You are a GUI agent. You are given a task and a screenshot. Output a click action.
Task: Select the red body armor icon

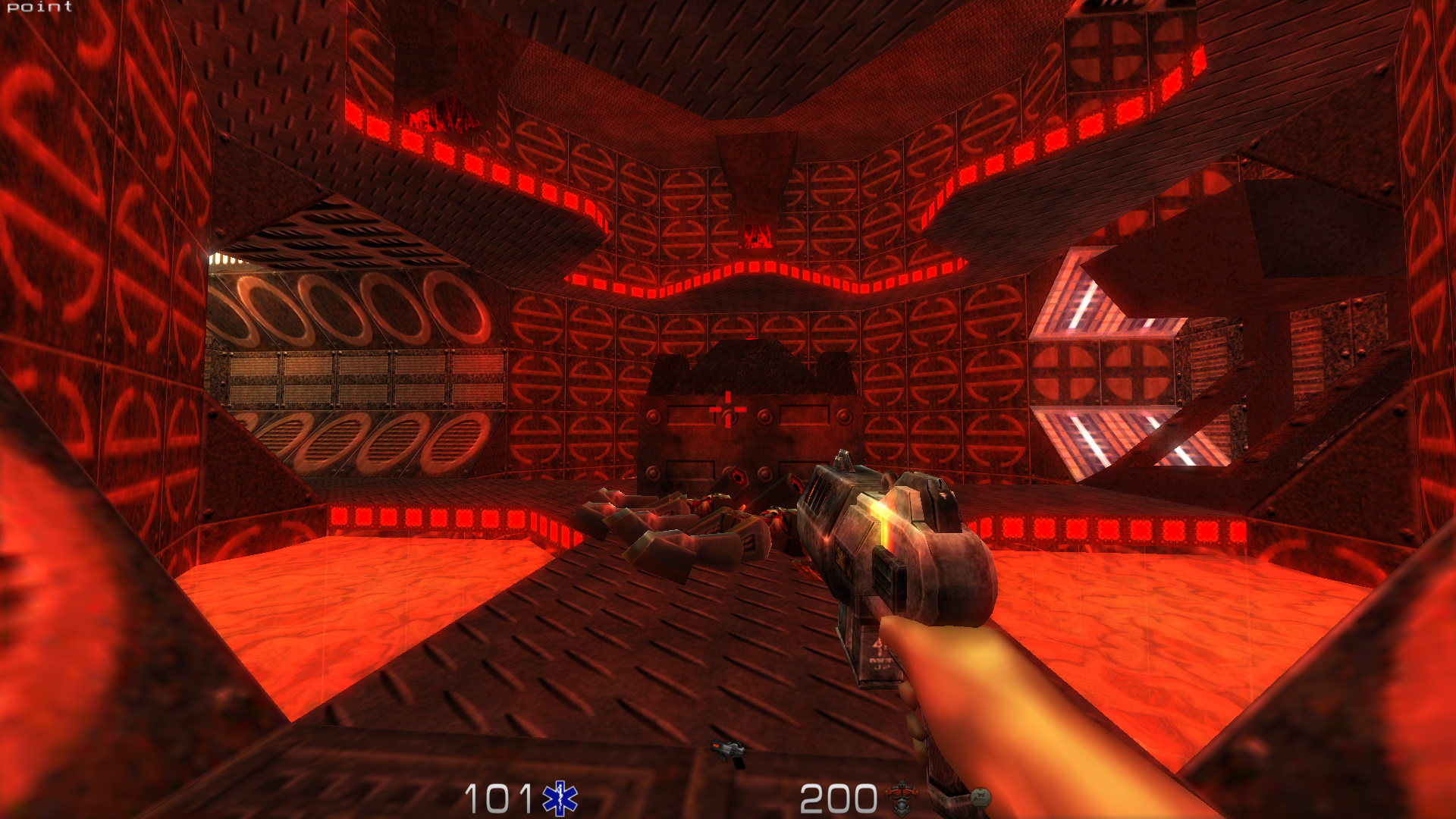coord(902,798)
